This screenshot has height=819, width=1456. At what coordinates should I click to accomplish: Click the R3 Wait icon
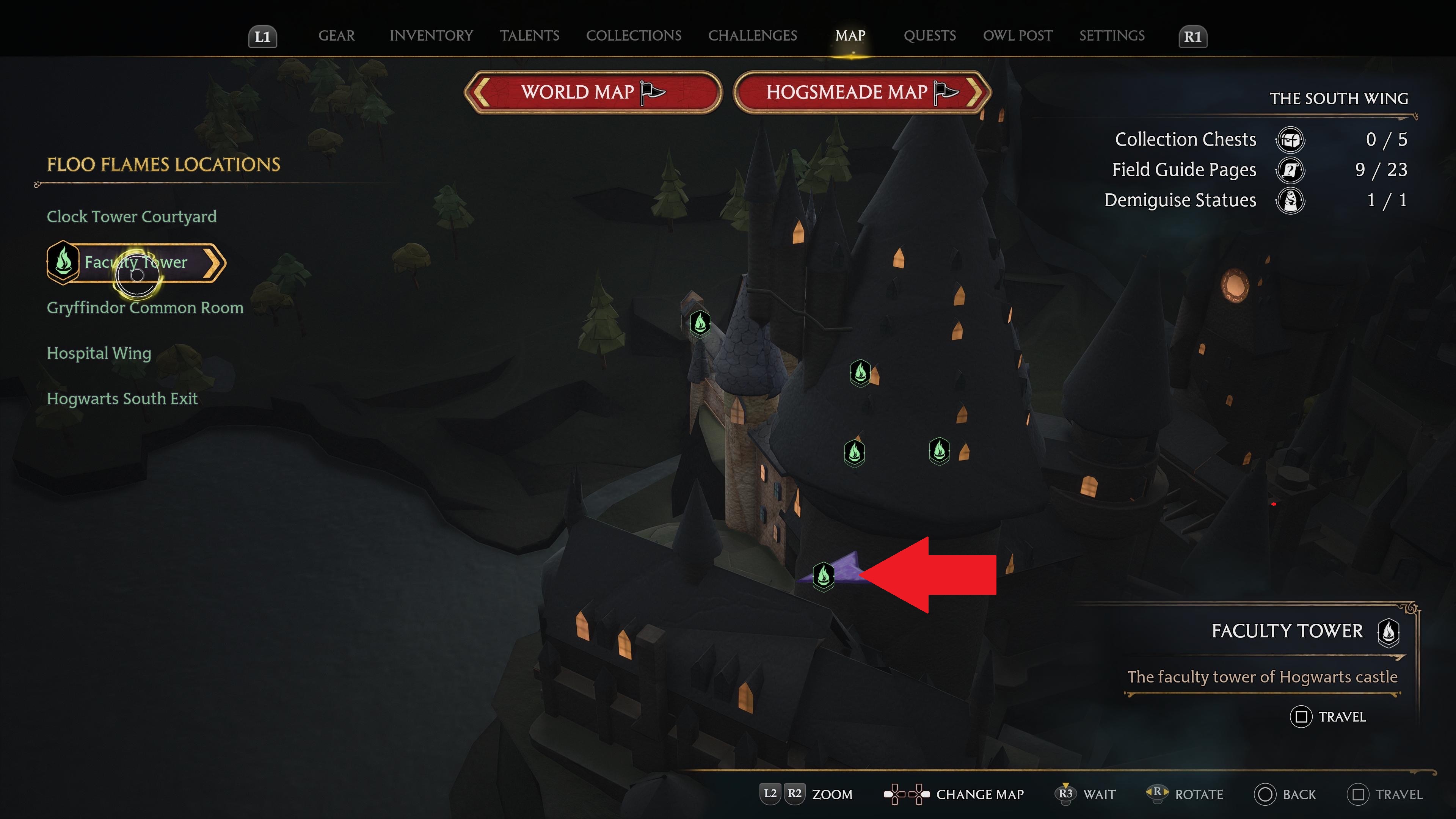click(x=1067, y=794)
